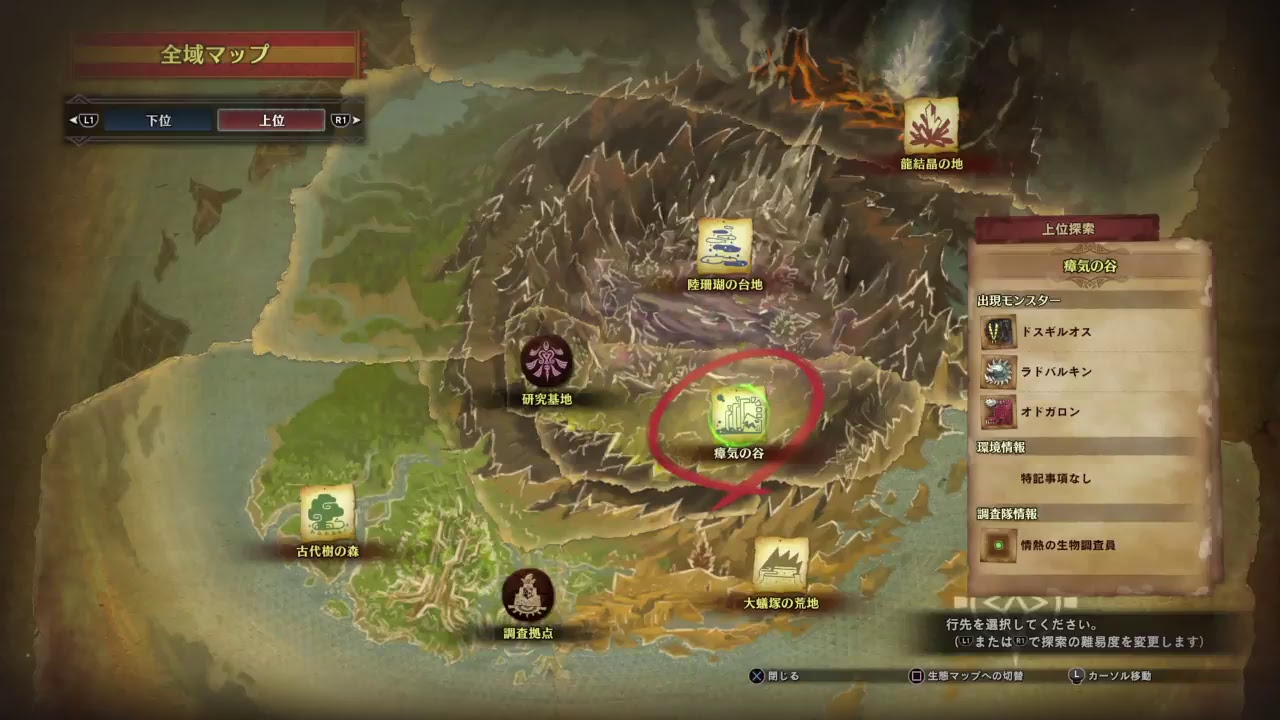Switch to the 下位 (Low Rank) tab

click(x=159, y=119)
